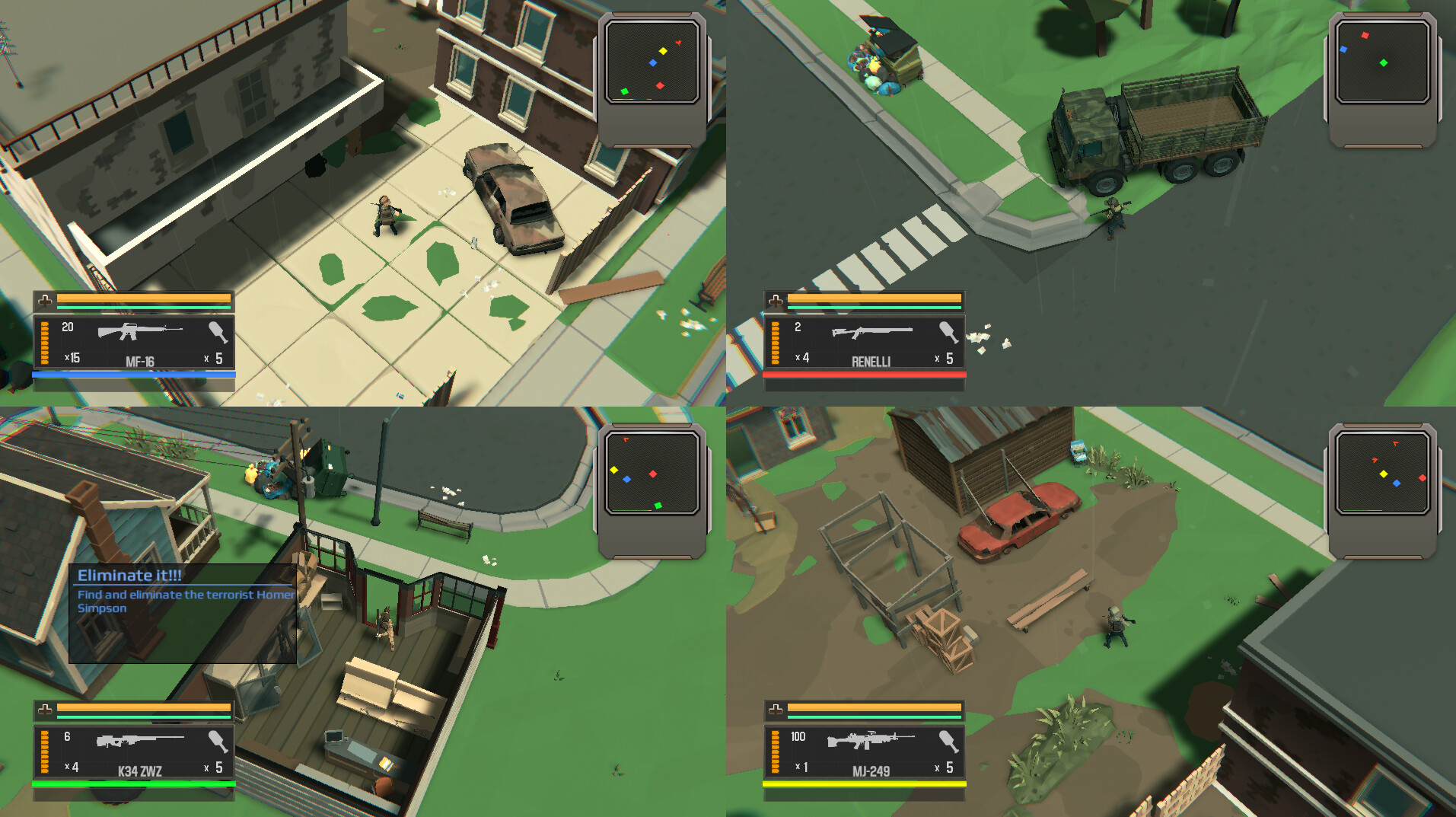The width and height of the screenshot is (1456, 817).
Task: Click the health cross icon above MJ-249 HUD
Action: click(776, 710)
